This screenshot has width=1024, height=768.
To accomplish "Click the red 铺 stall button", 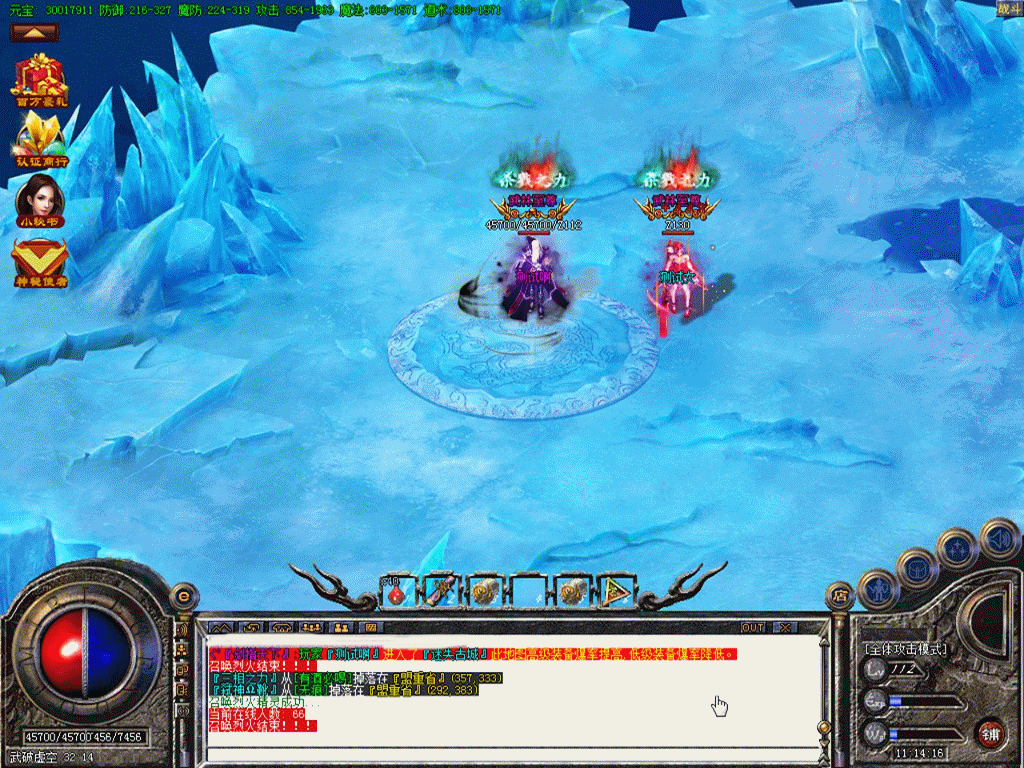I will 990,733.
